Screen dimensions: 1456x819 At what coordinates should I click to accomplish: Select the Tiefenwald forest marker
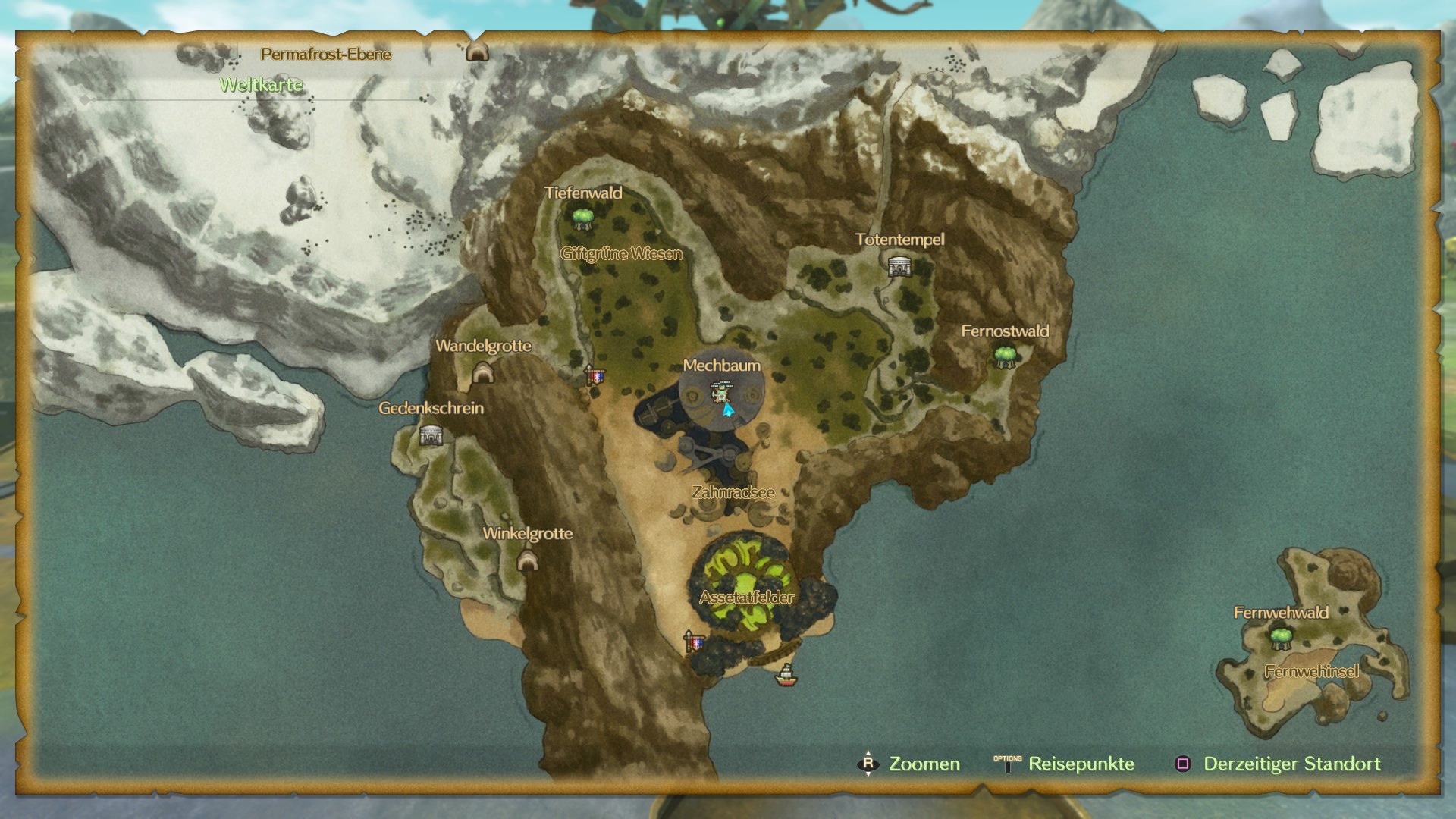582,218
